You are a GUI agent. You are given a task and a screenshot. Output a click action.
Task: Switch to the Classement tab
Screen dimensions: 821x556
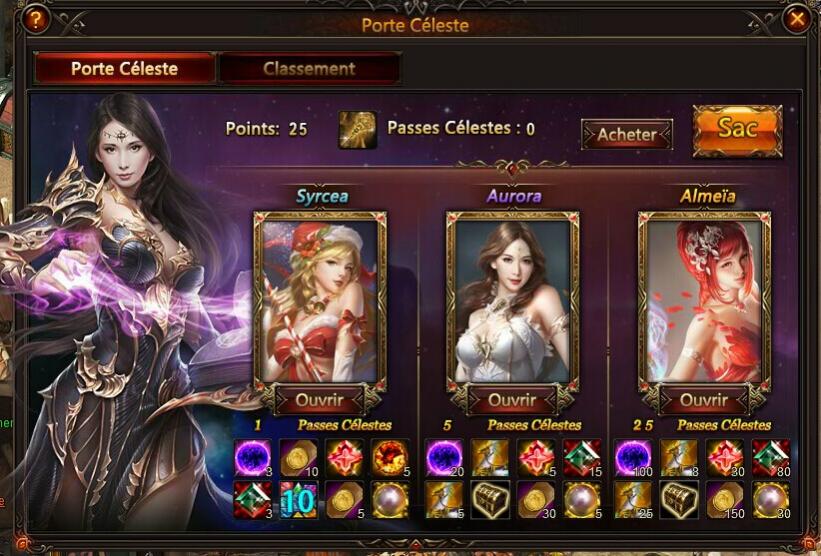[309, 69]
